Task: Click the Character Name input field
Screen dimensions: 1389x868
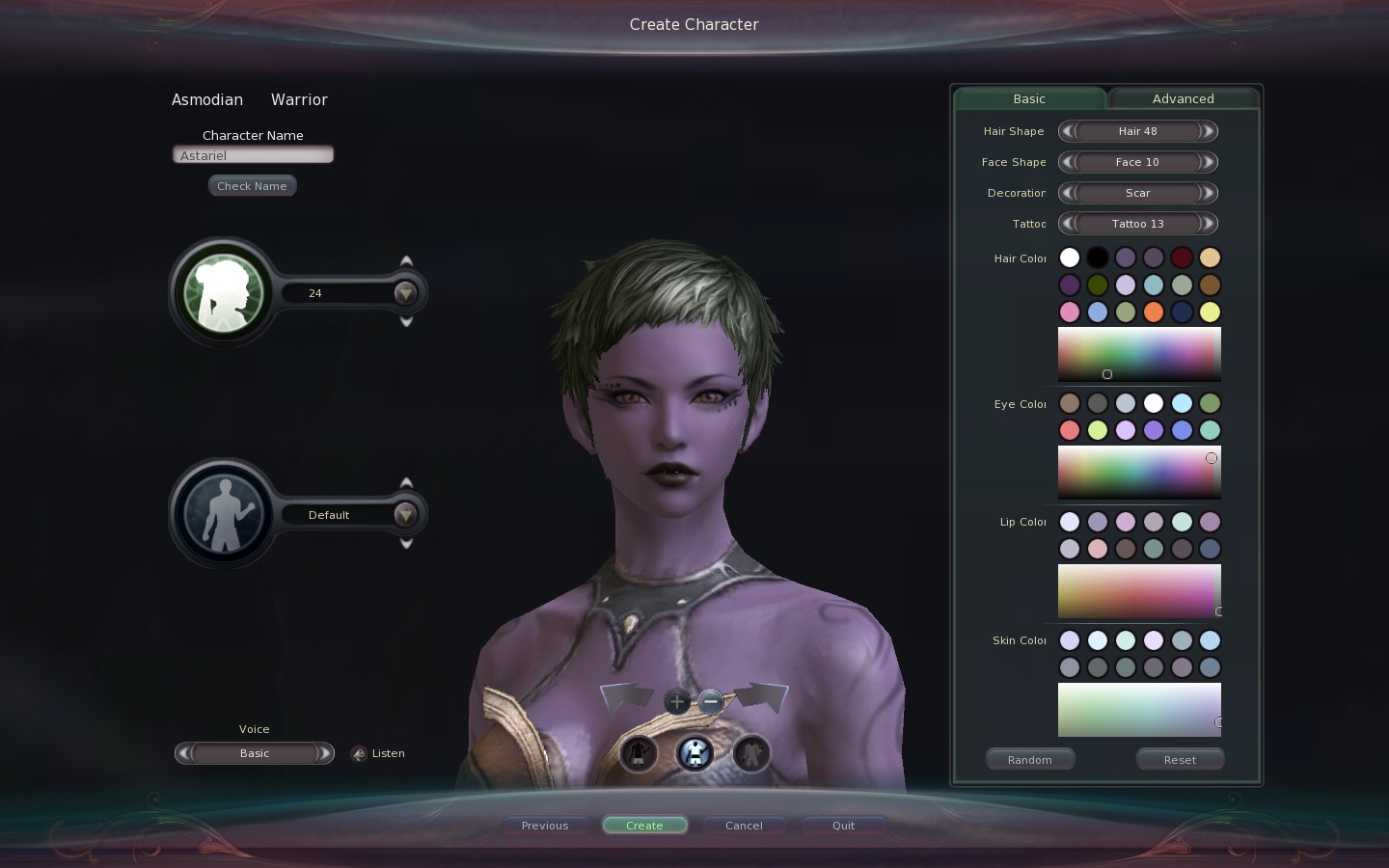Action: (x=253, y=155)
